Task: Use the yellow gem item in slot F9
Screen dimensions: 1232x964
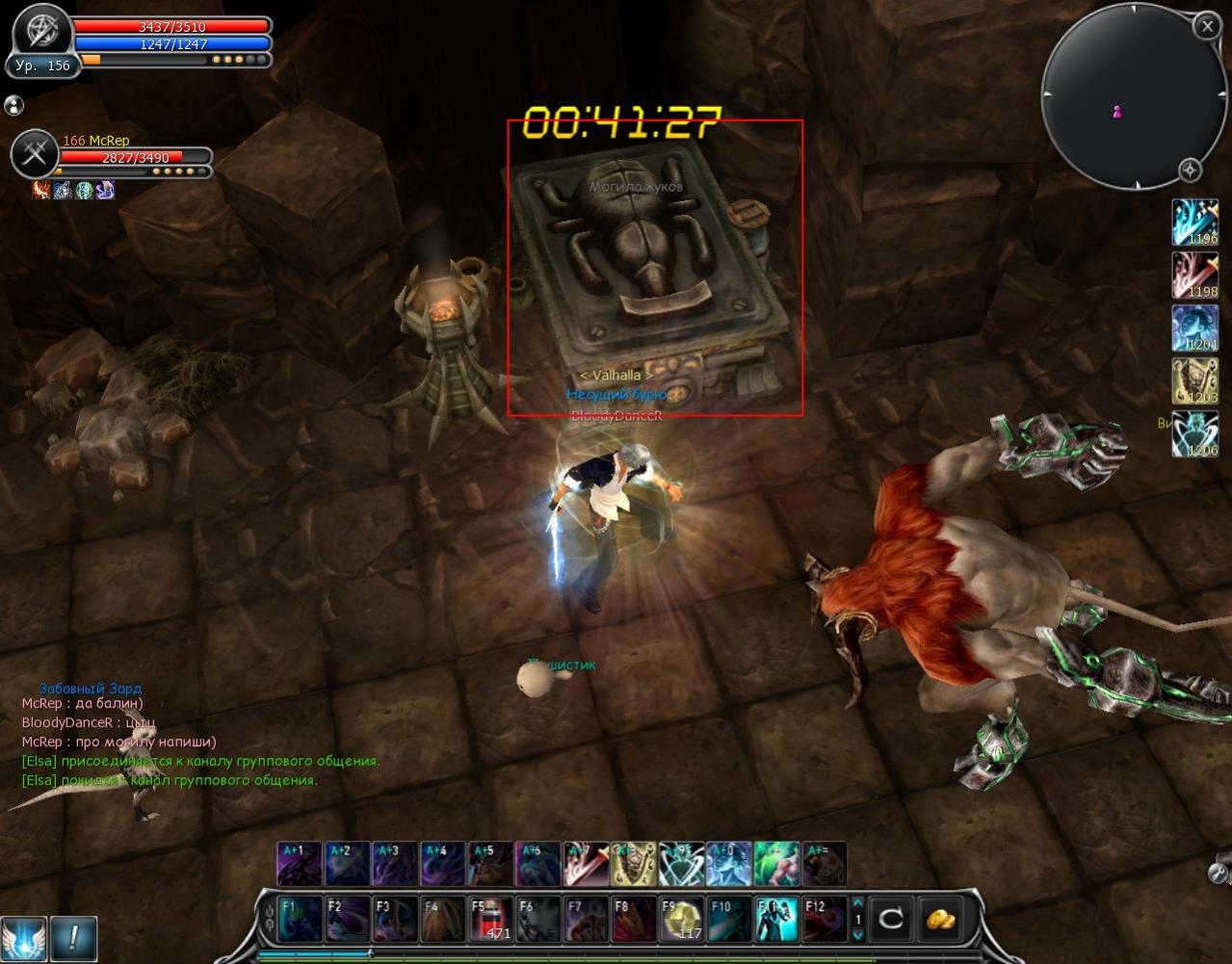Action: point(681,918)
